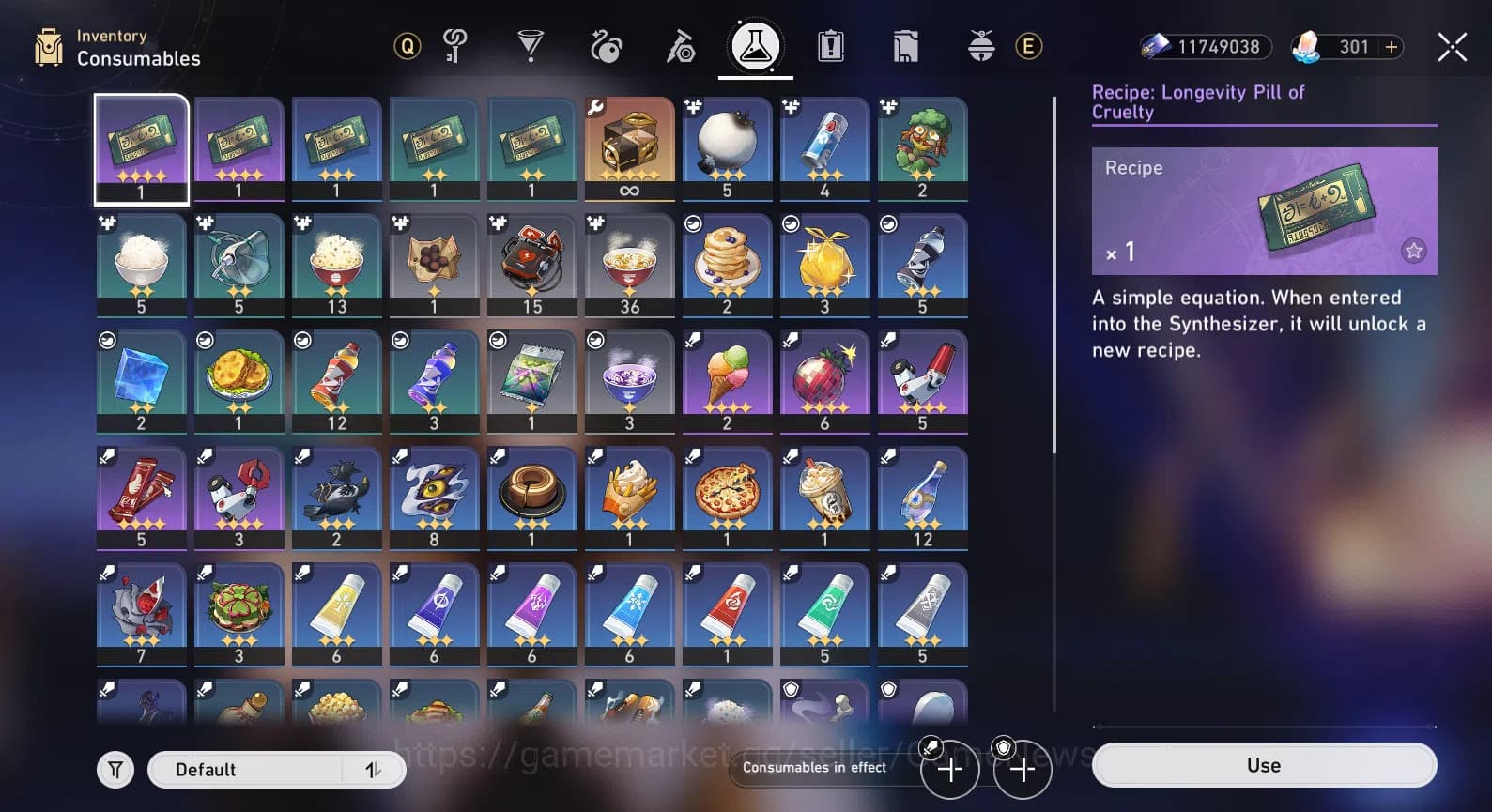
Task: Pick the green paint tube item
Action: (824, 612)
